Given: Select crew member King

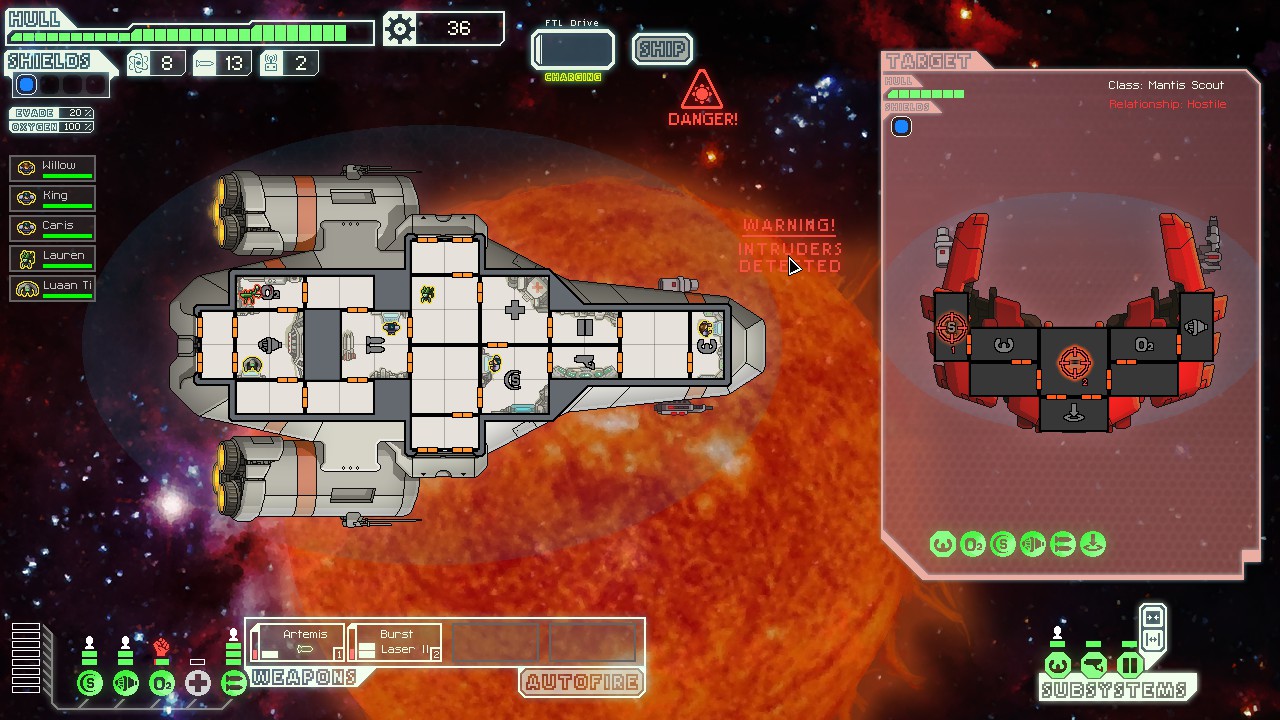Looking at the screenshot, I should tap(52, 198).
